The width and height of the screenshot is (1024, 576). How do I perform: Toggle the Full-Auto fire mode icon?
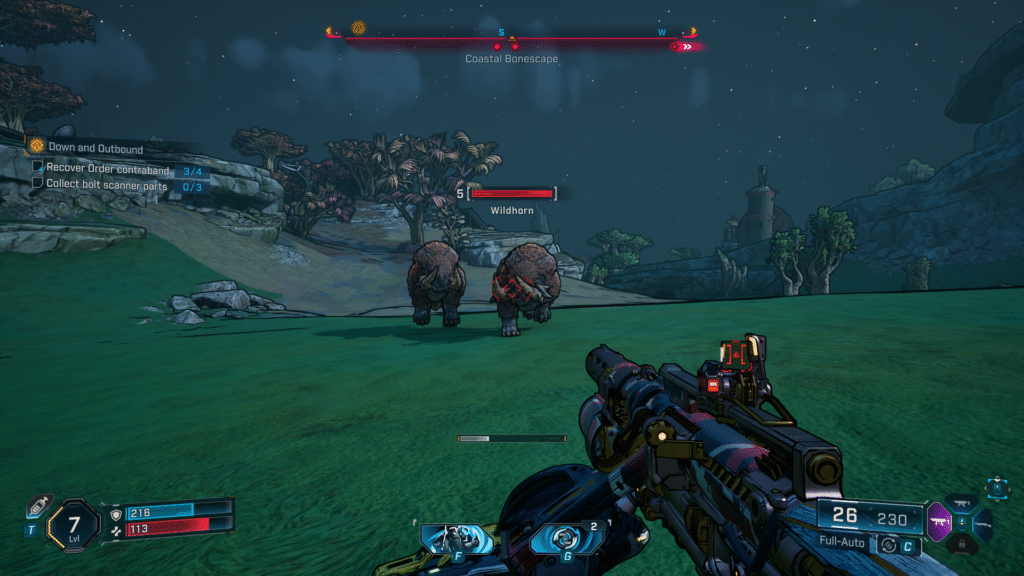tap(887, 545)
